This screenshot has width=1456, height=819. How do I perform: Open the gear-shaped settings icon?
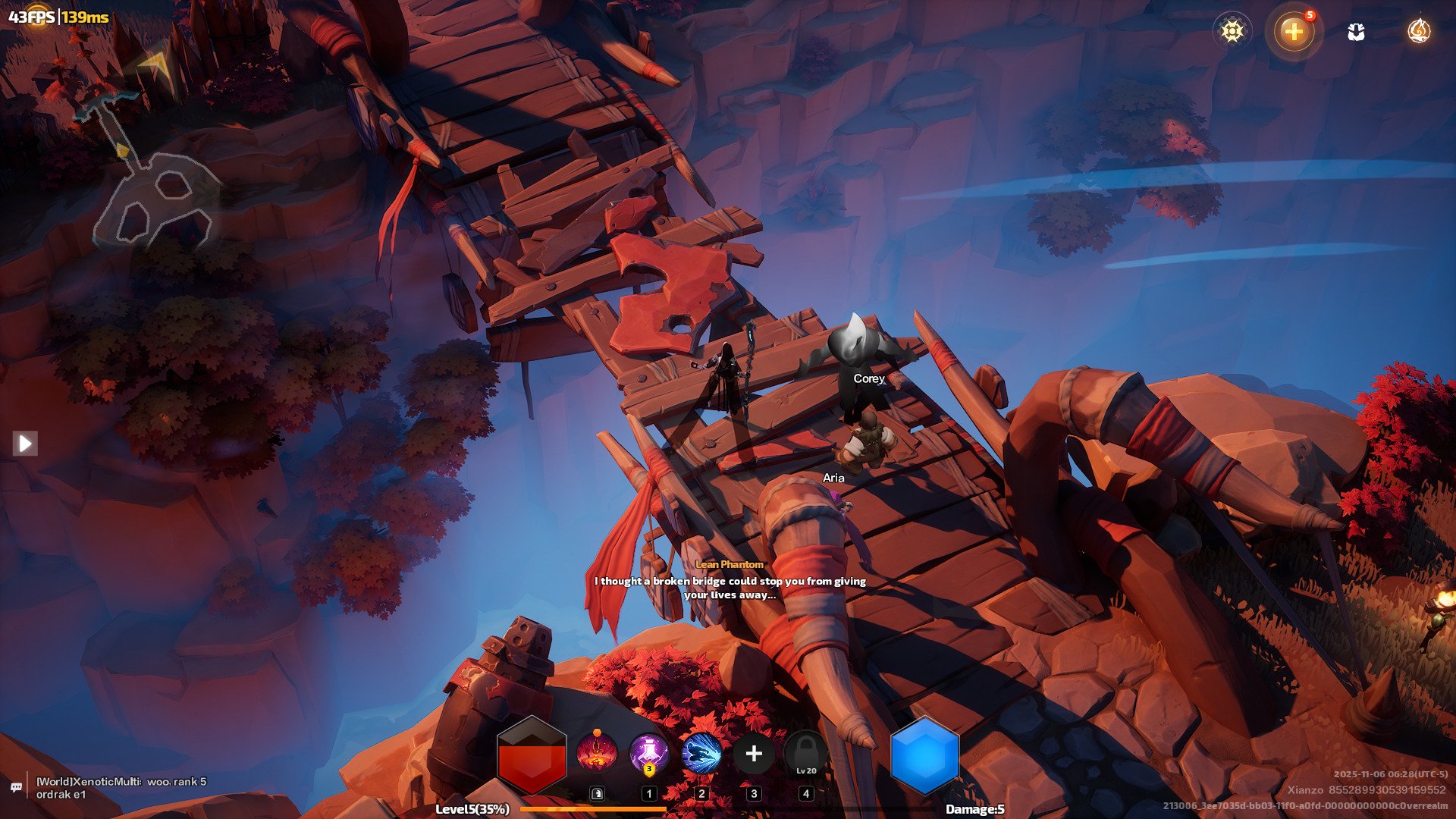(x=1232, y=31)
